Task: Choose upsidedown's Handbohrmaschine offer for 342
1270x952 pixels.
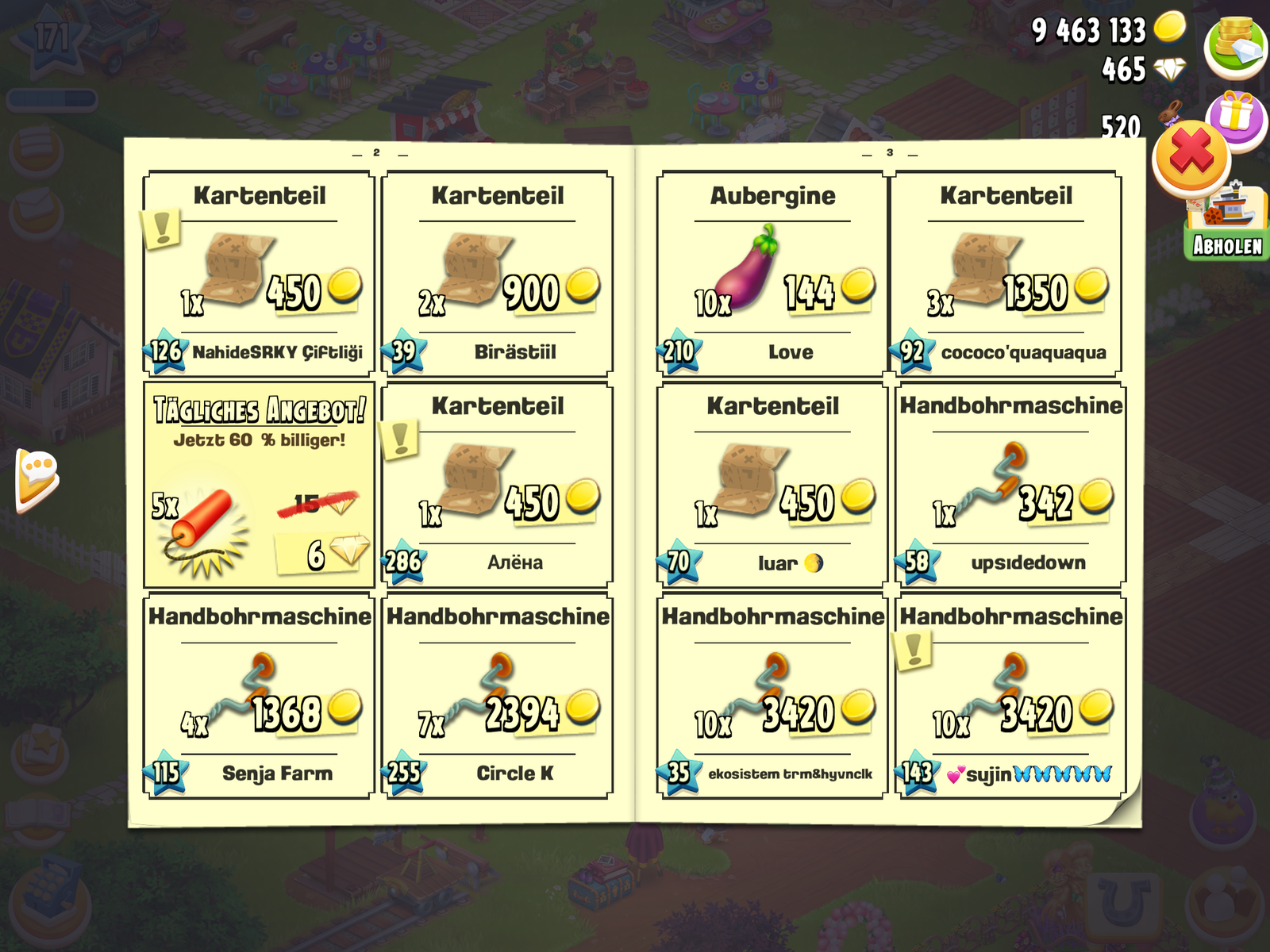Action: [1010, 486]
